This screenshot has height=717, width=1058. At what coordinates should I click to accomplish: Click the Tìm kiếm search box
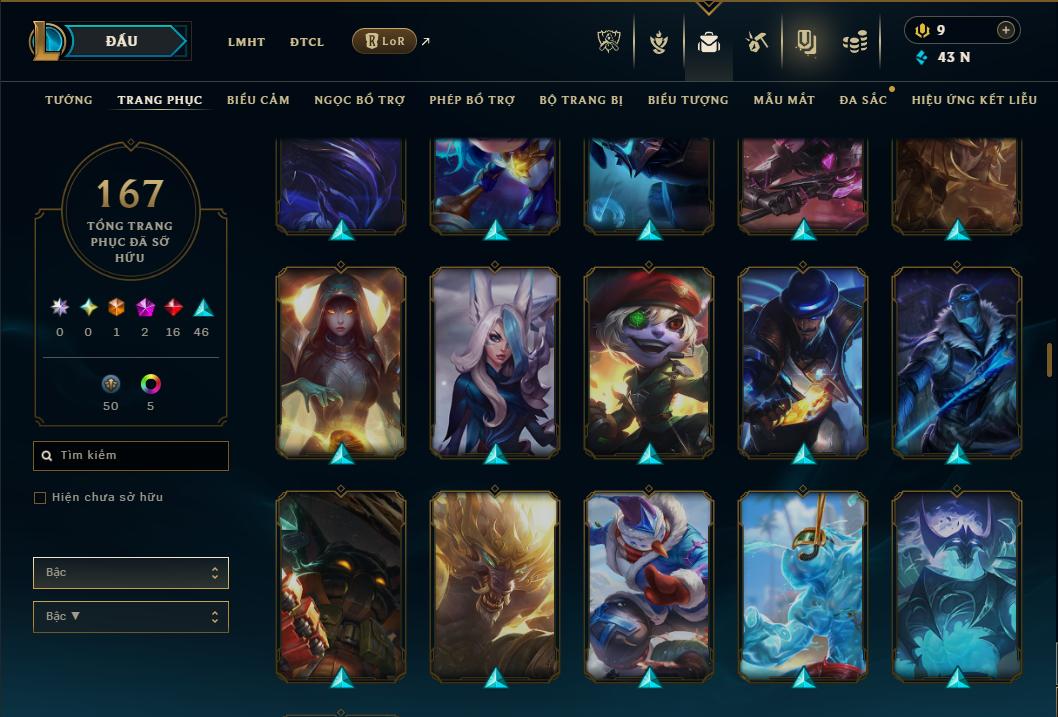tap(131, 456)
